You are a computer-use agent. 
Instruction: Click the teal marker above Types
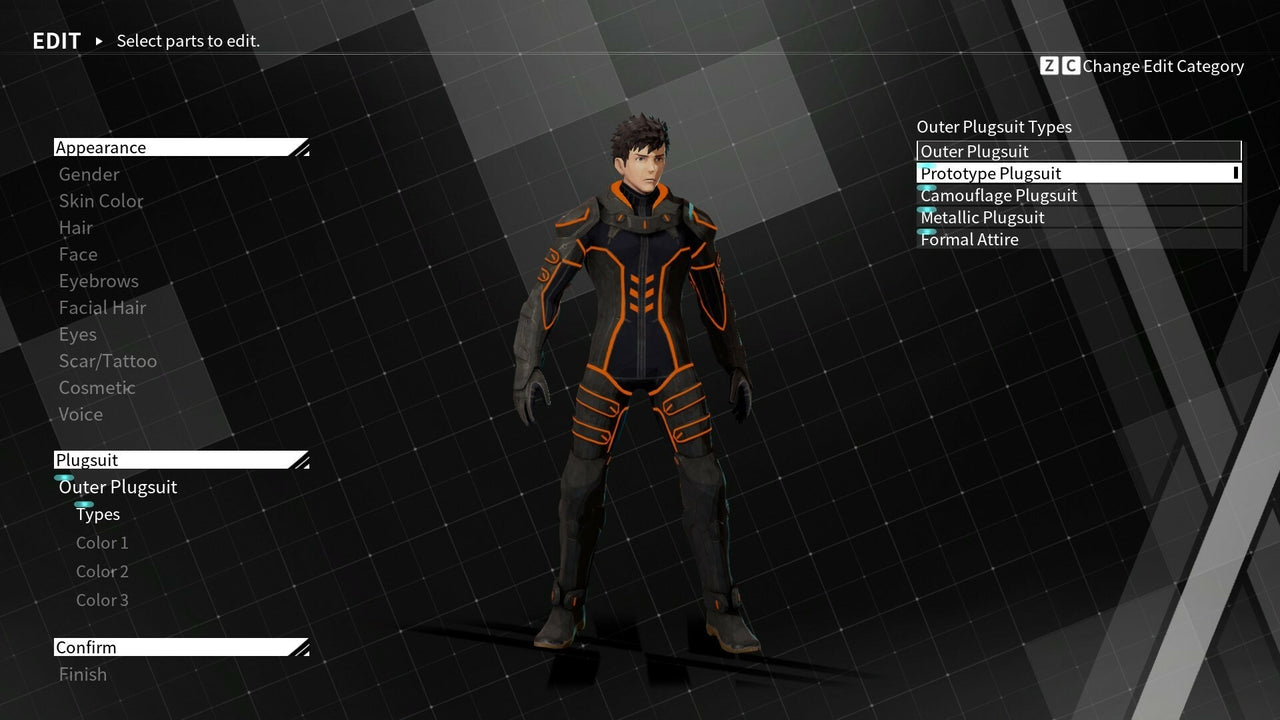pyautogui.click(x=85, y=505)
